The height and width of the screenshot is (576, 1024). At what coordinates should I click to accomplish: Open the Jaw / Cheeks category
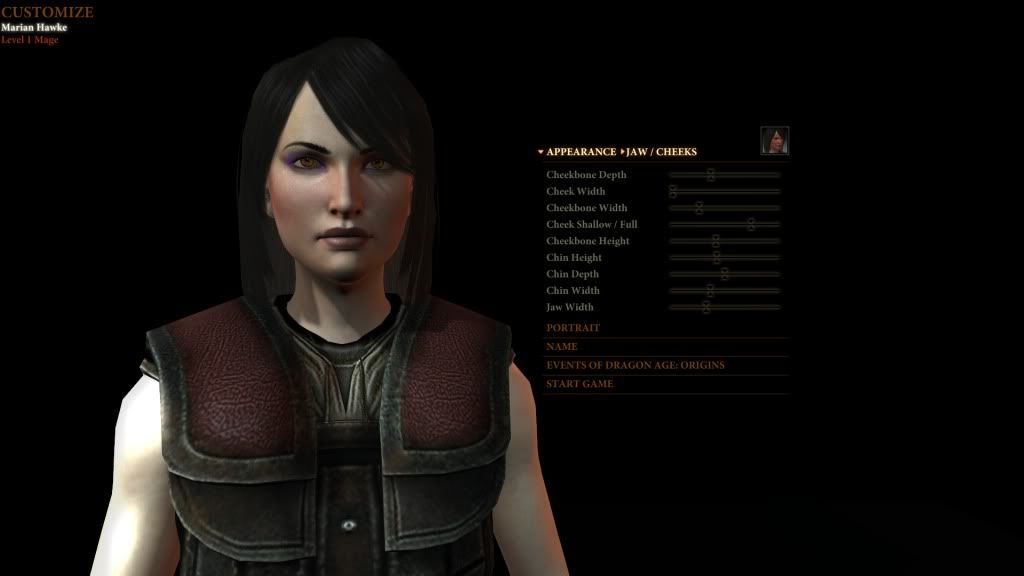click(661, 152)
